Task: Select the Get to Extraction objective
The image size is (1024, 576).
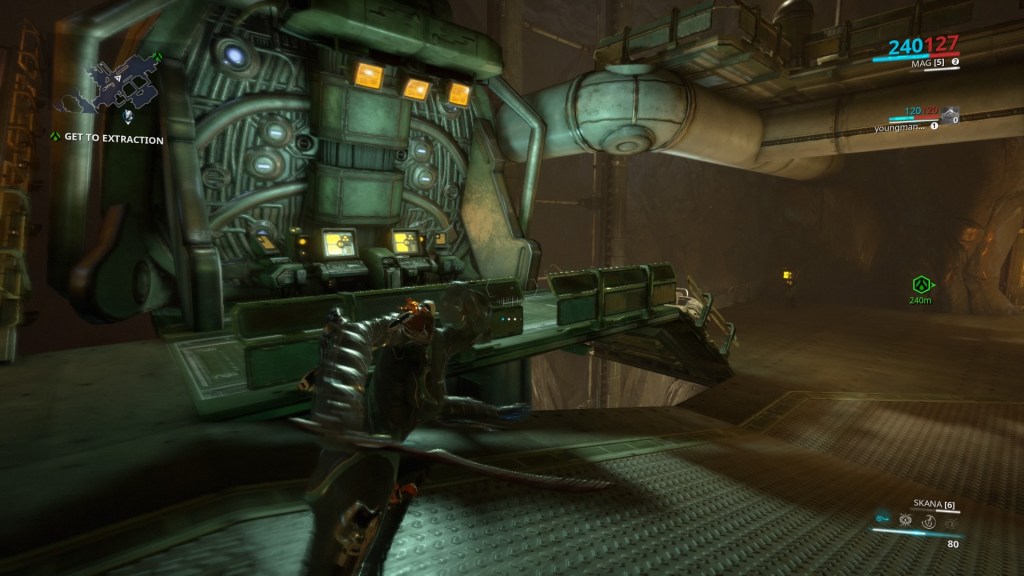Action: 113,140
